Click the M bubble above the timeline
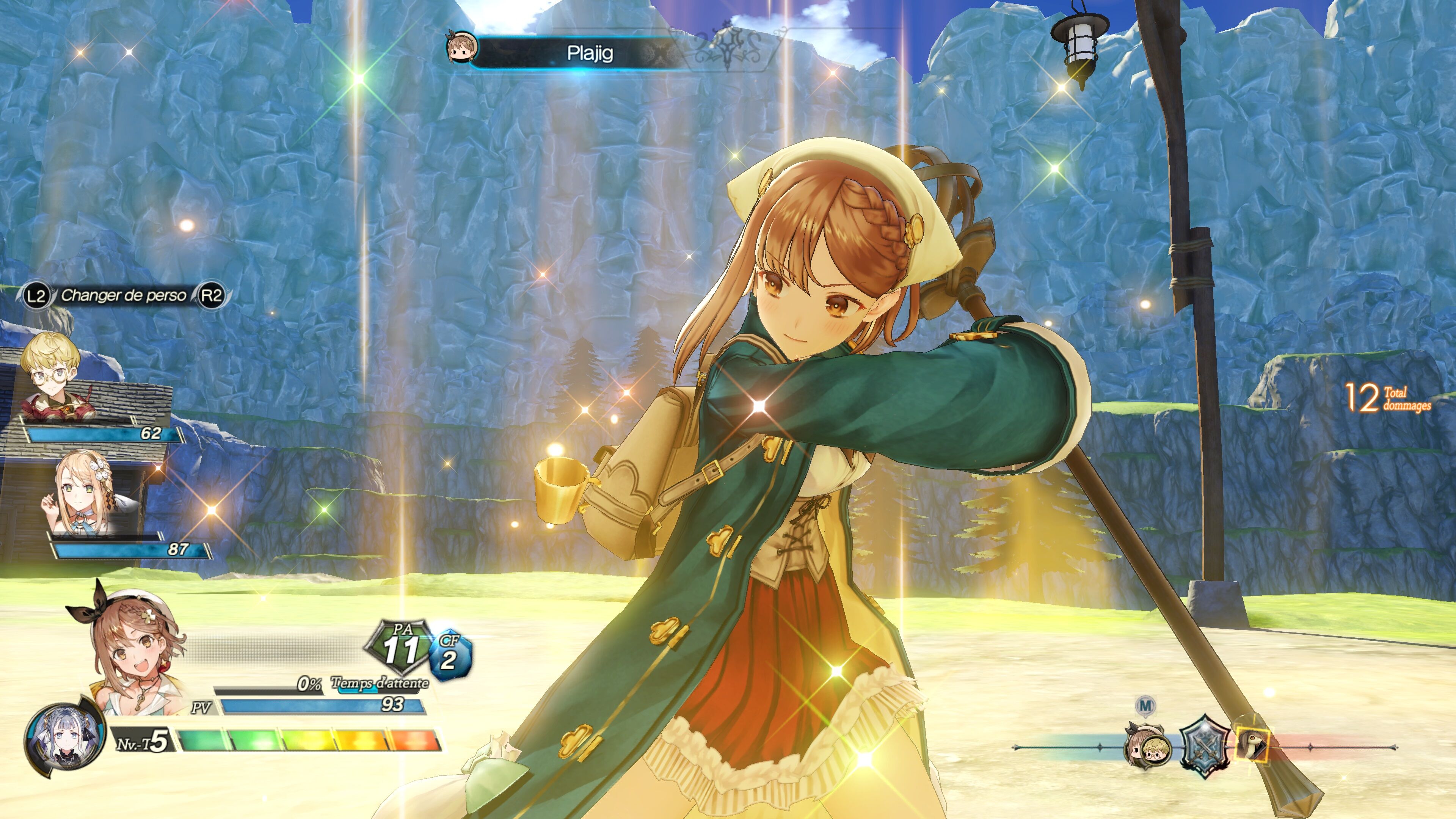 coord(1145,705)
